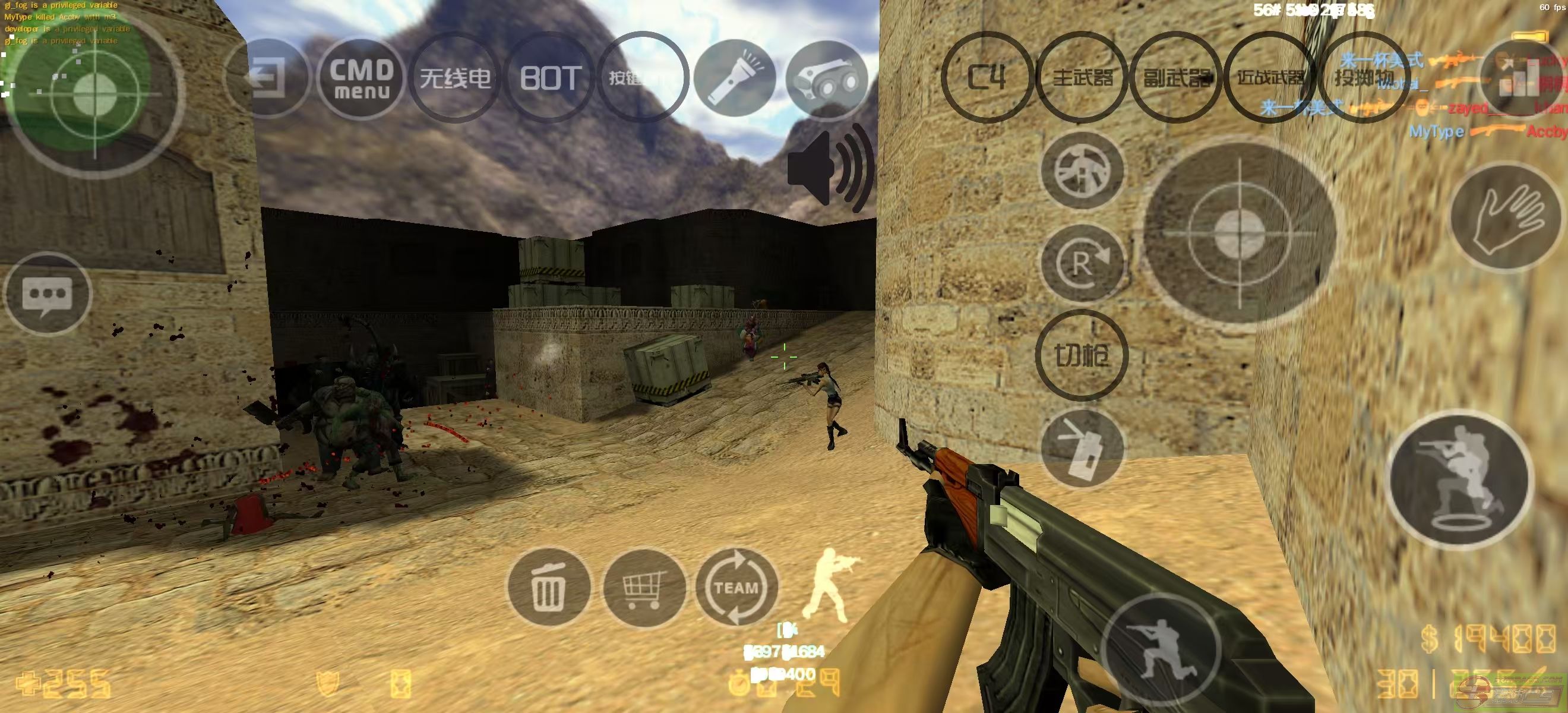1568x713 pixels.
Task: Equip the 近战武器 melee weapon
Action: coord(1270,77)
